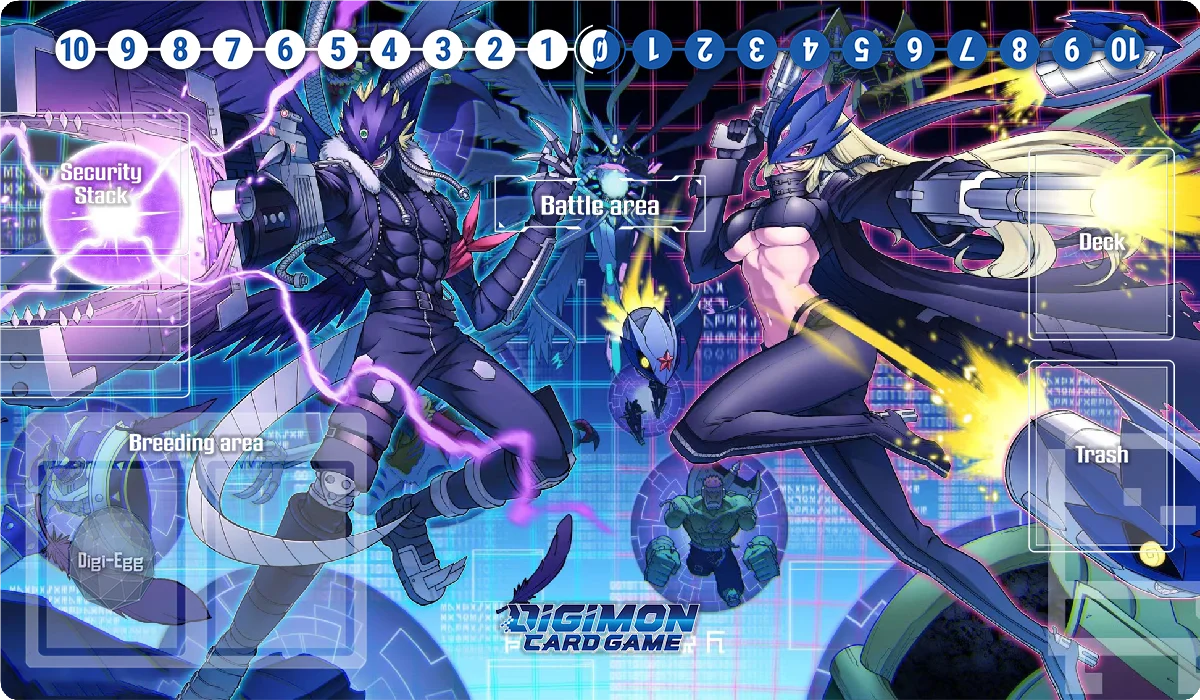Image resolution: width=1200 pixels, height=700 pixels.
Task: Select the Digi-Egg deck slot
Action: (110, 562)
